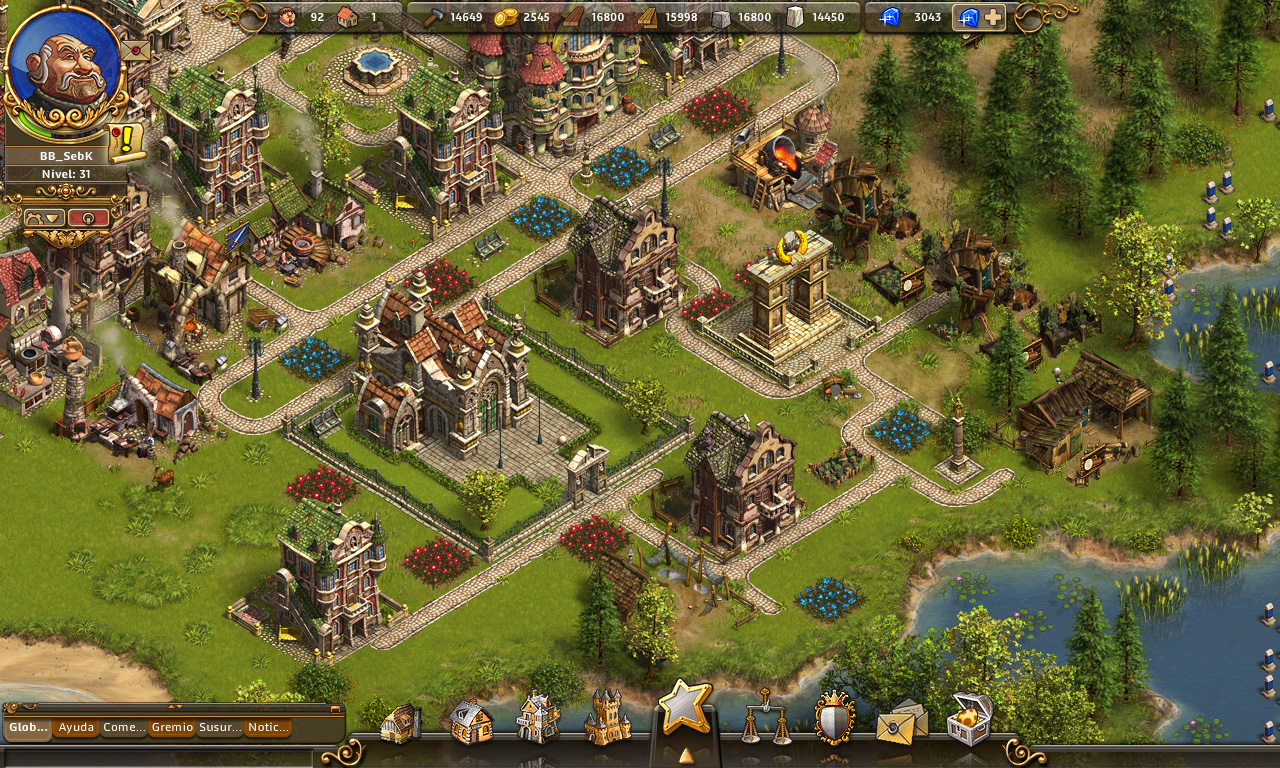Open the castle build menu
This screenshot has width=1280, height=768.
click(607, 718)
